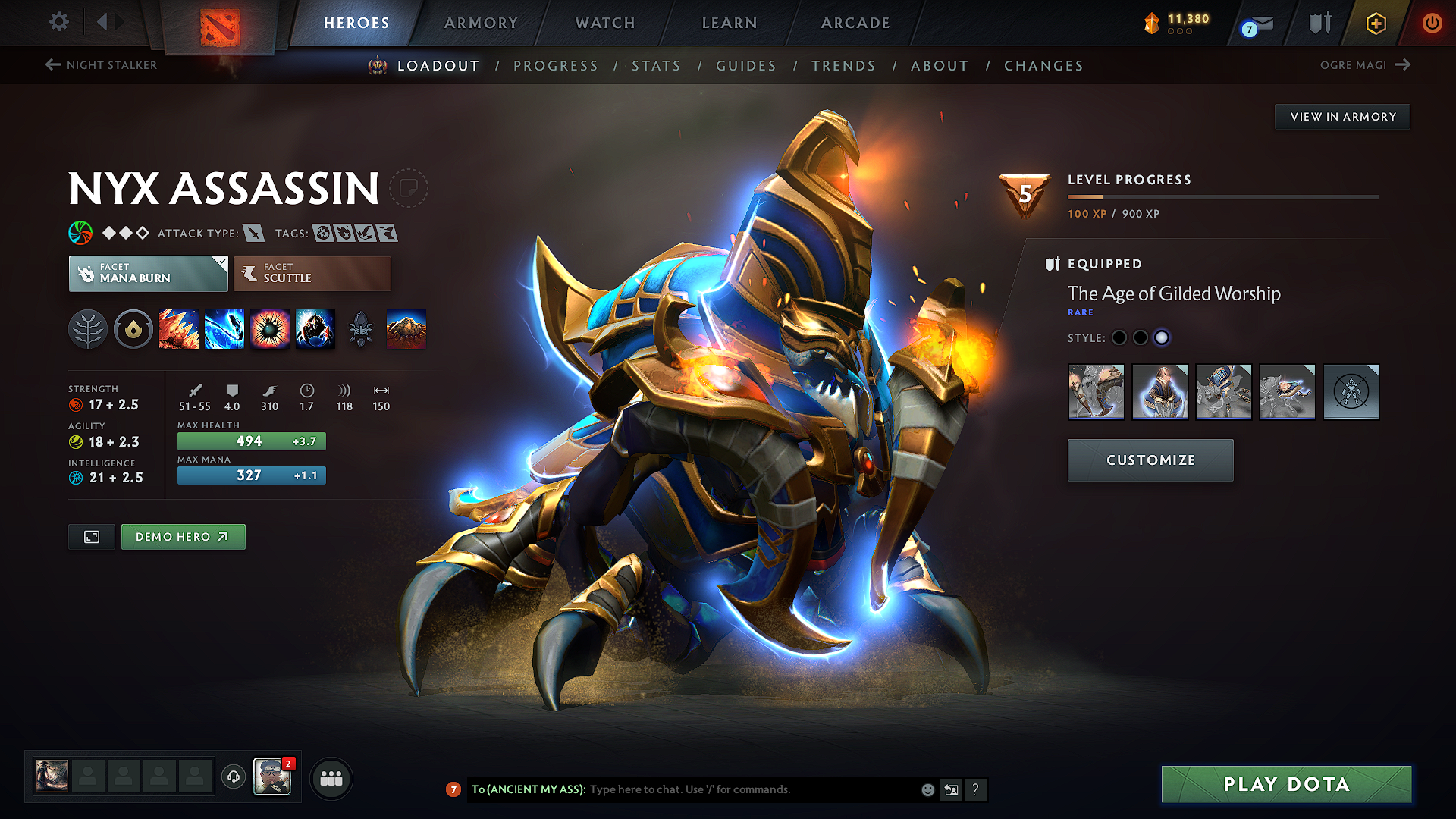
Task: Click the innate ability droplet icon
Action: [x=133, y=329]
